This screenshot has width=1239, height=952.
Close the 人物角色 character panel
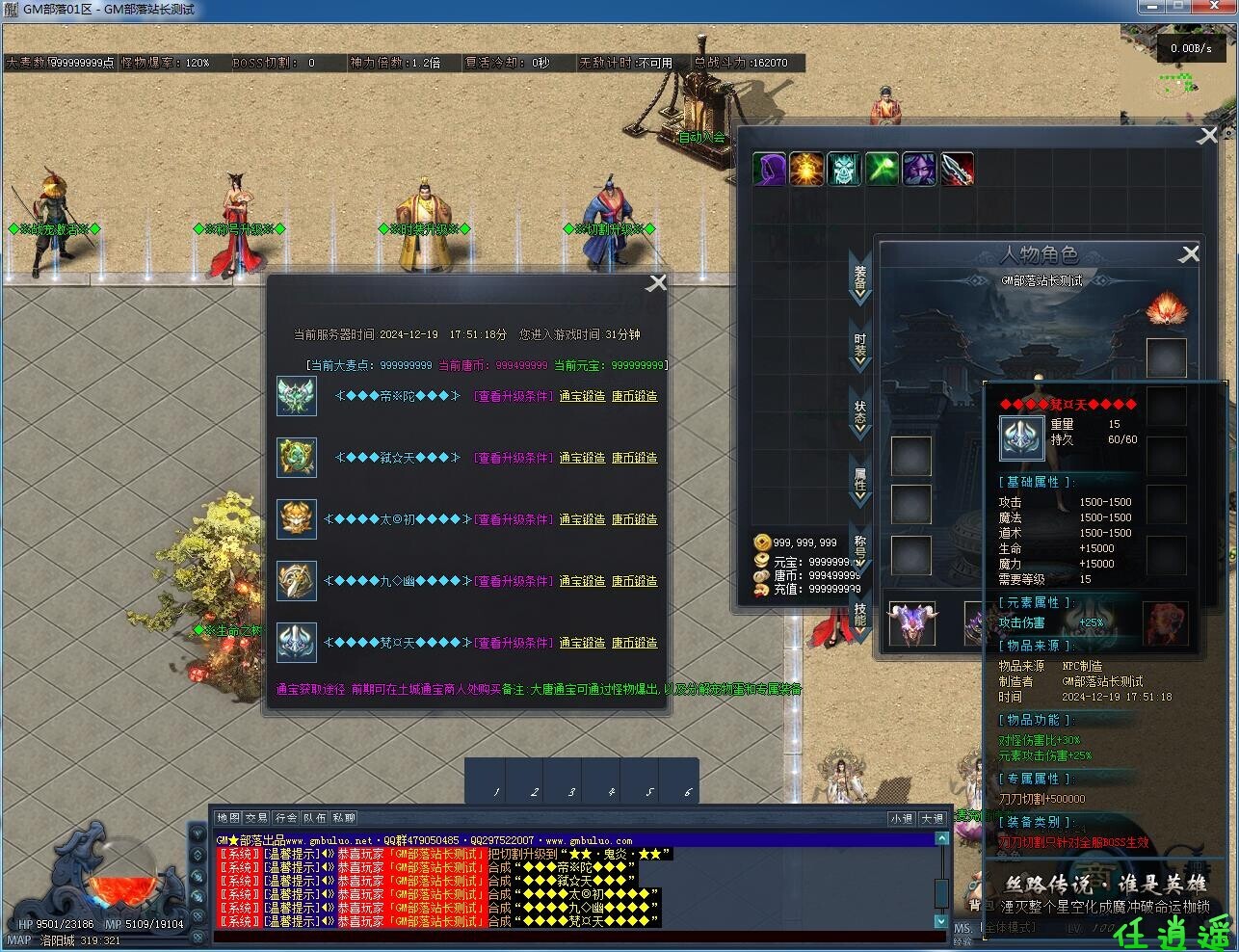[x=1190, y=253]
